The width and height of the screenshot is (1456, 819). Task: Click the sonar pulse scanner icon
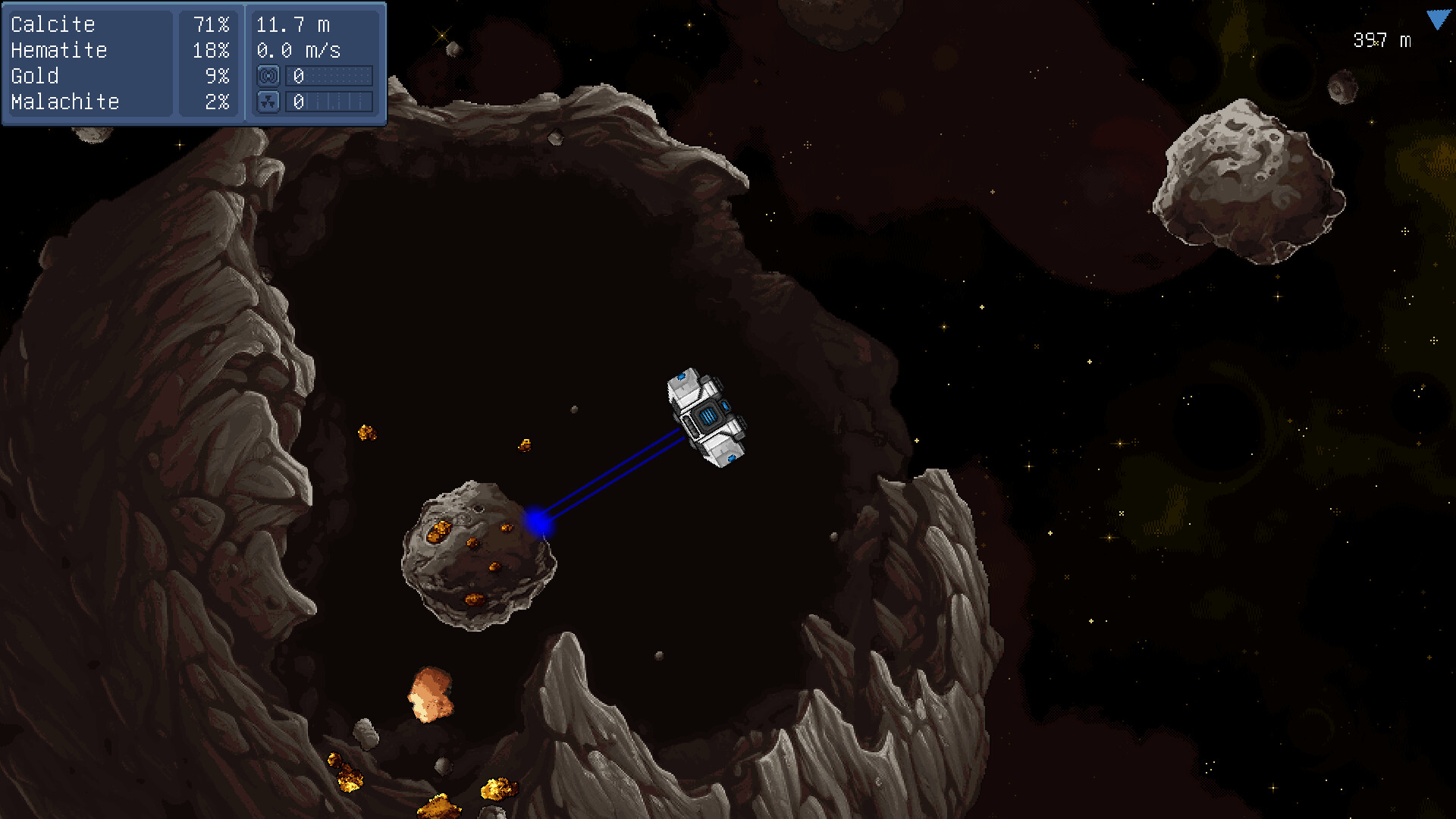click(268, 76)
